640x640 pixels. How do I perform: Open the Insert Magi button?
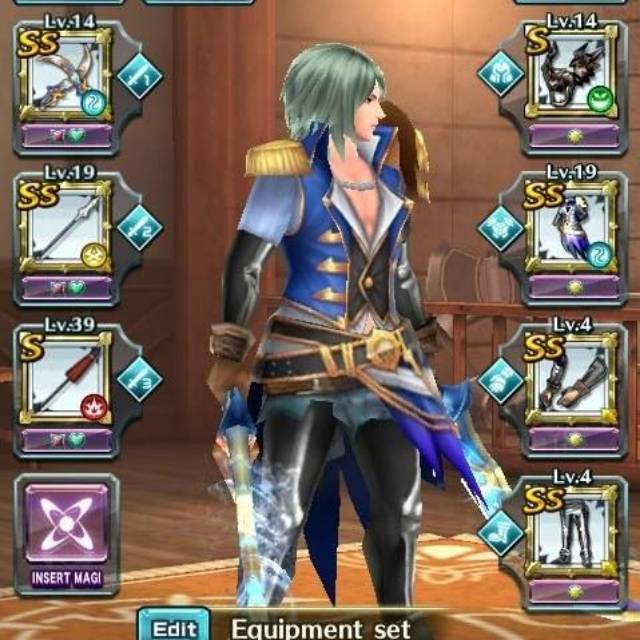pyautogui.click(x=65, y=532)
